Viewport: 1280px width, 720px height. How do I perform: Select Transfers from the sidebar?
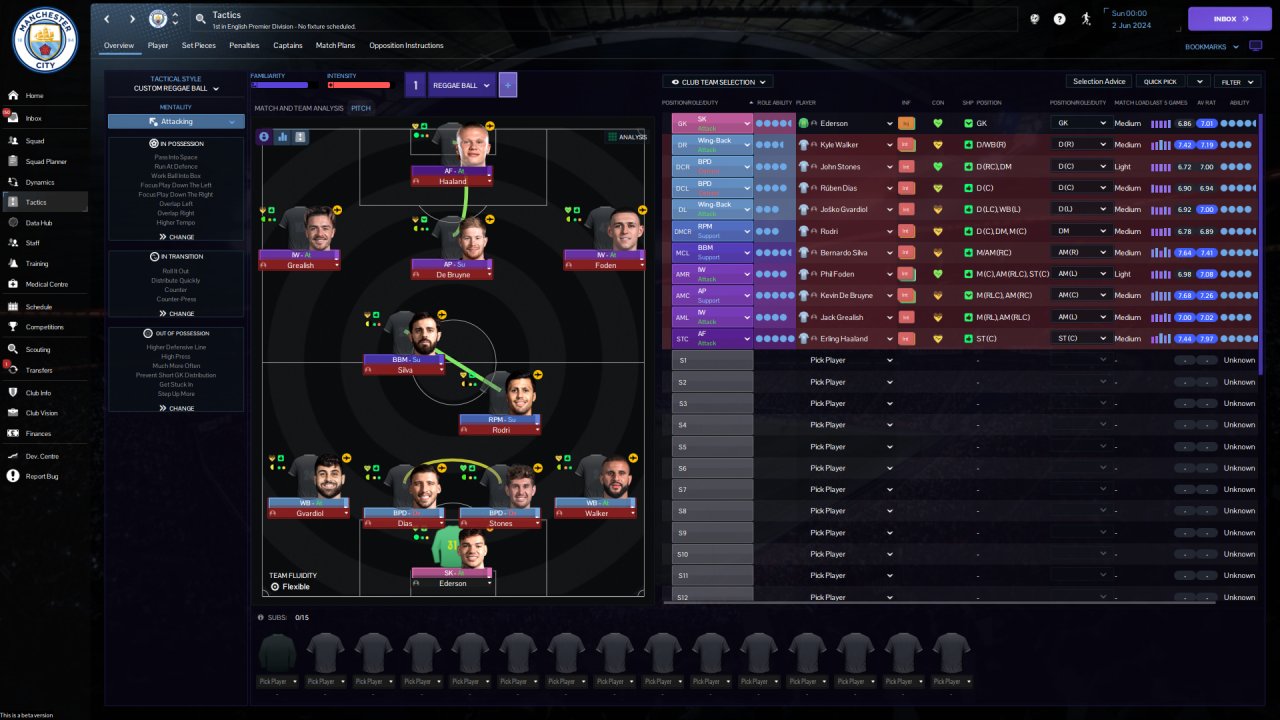tap(39, 370)
